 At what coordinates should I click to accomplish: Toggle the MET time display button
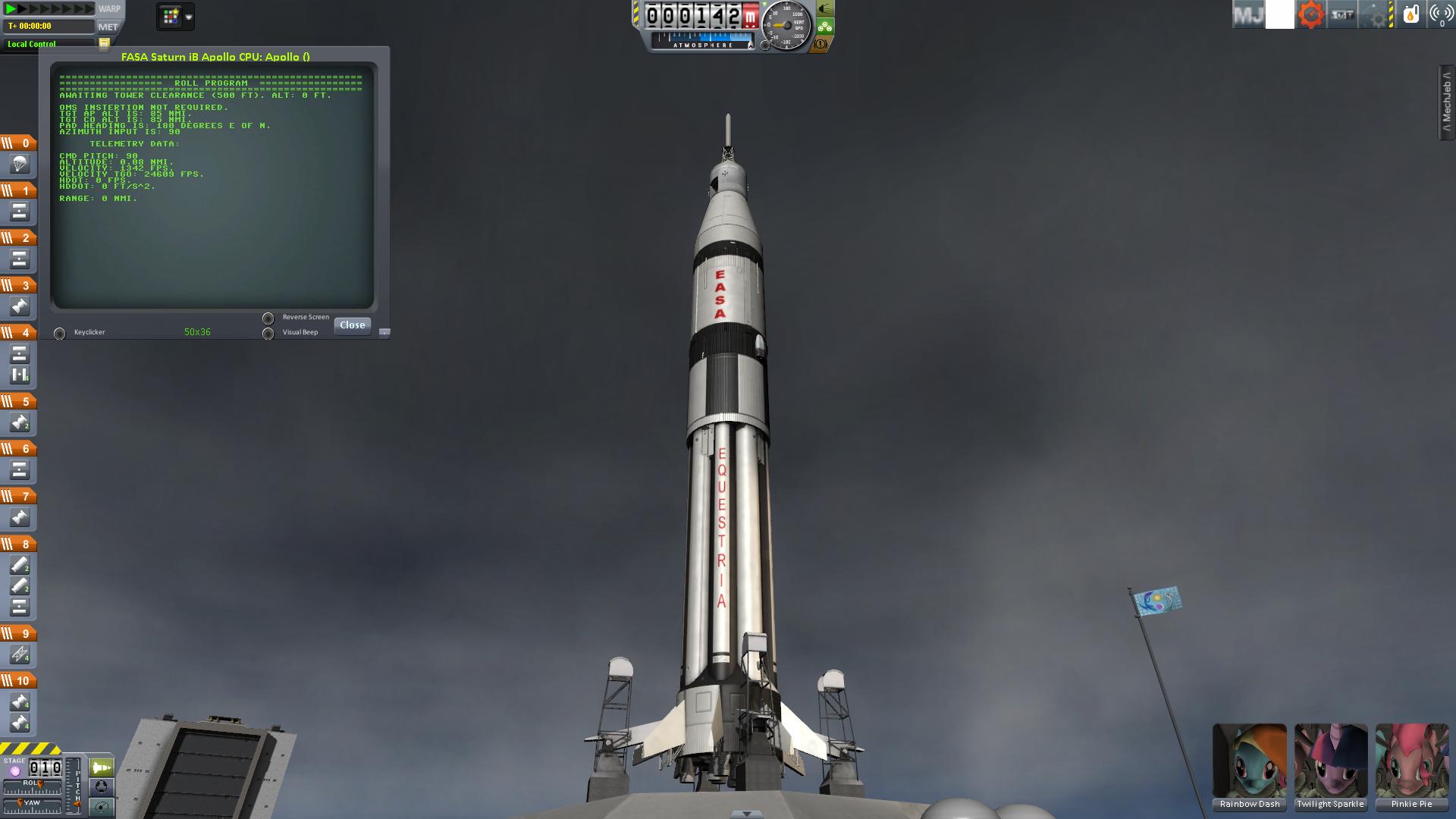[108, 27]
